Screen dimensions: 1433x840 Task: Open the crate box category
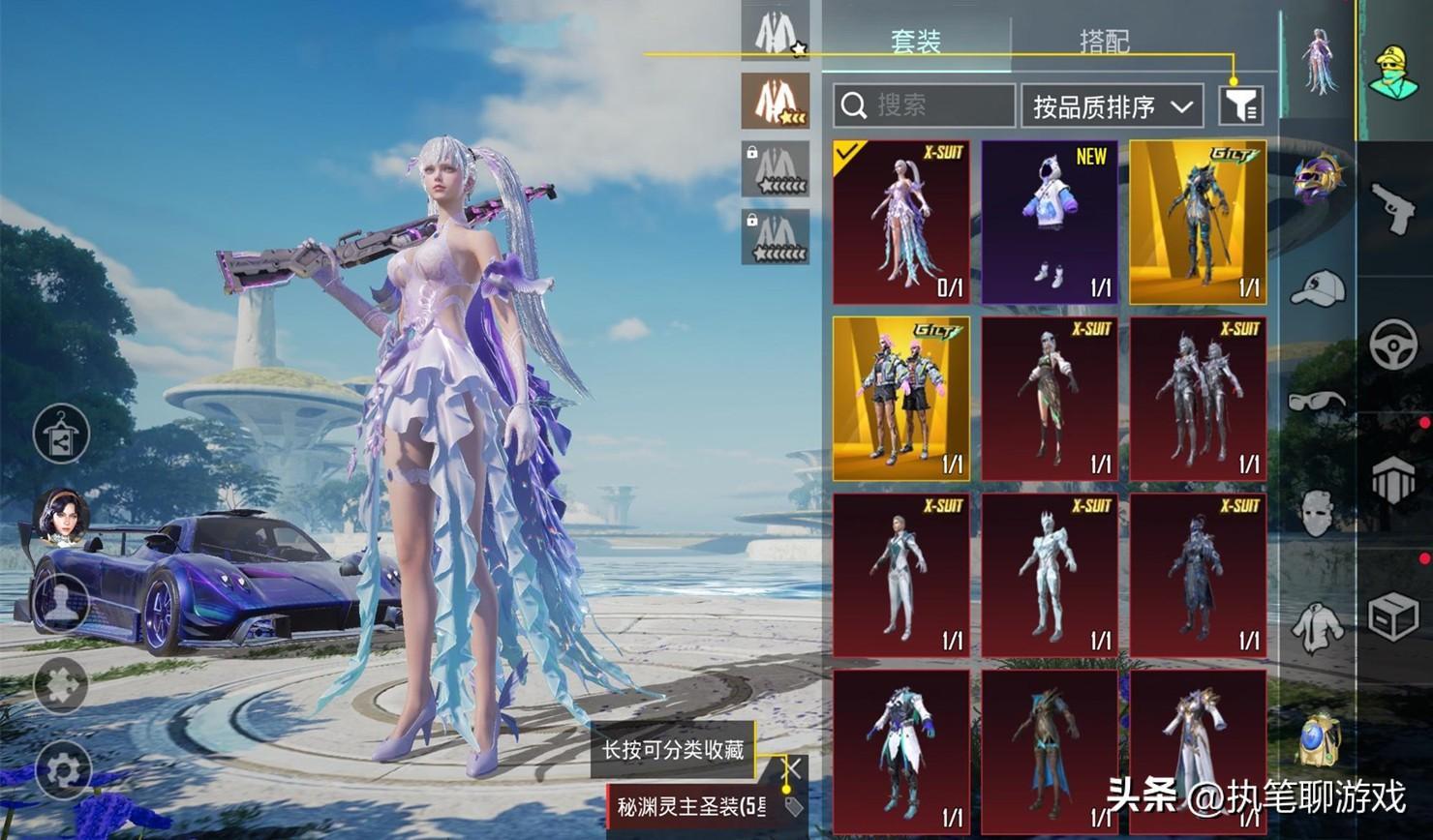click(x=1393, y=616)
